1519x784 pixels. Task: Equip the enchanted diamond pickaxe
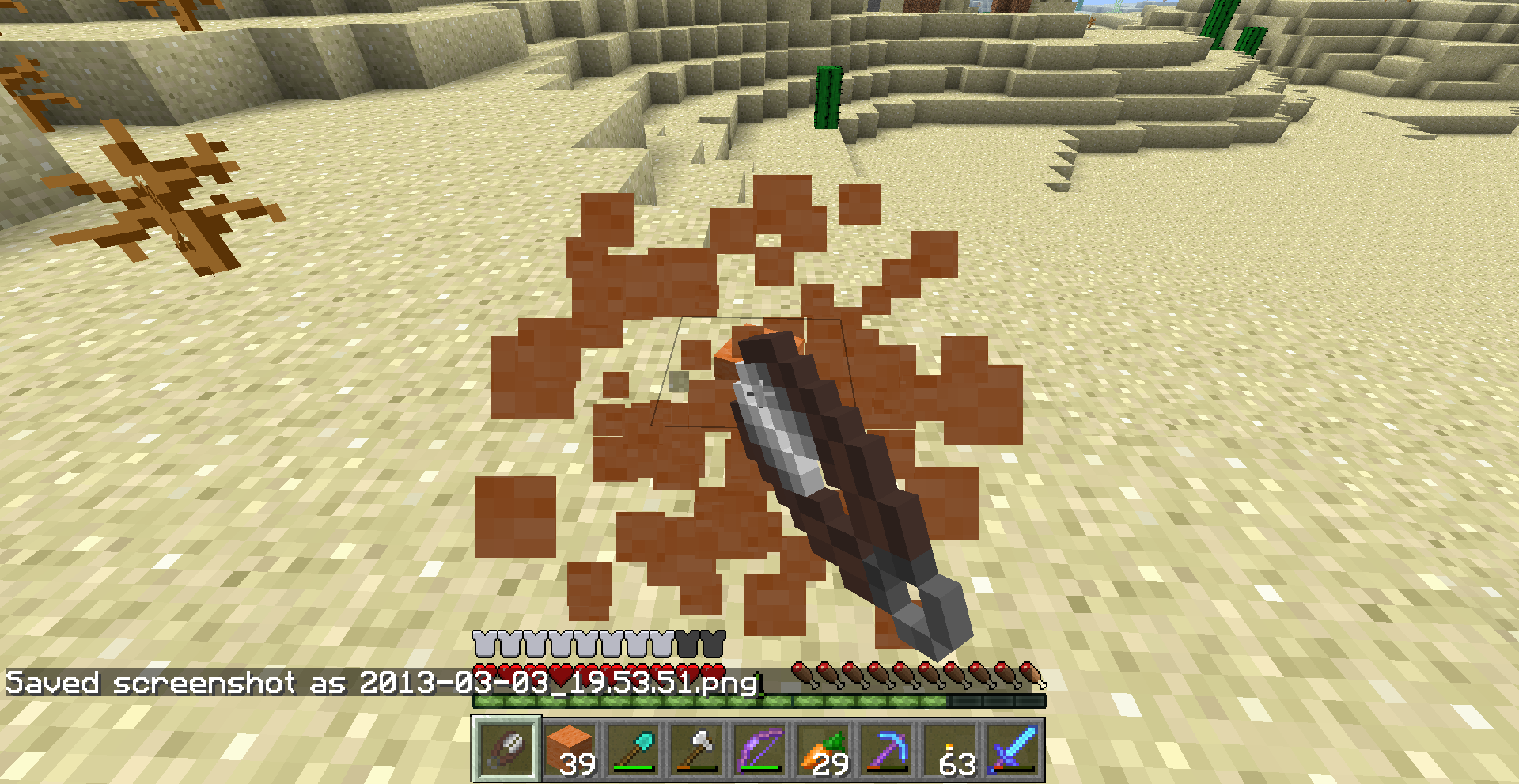(886, 748)
